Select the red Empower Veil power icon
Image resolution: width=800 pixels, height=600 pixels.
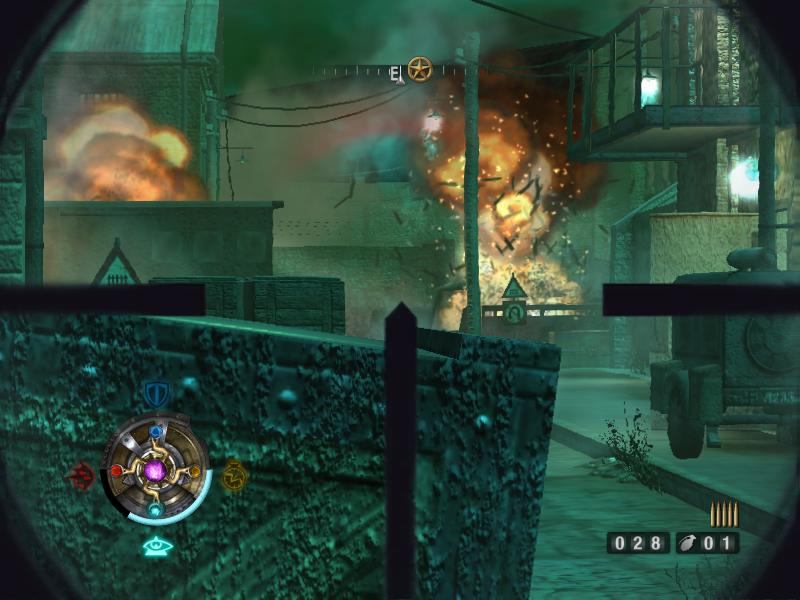pos(82,475)
